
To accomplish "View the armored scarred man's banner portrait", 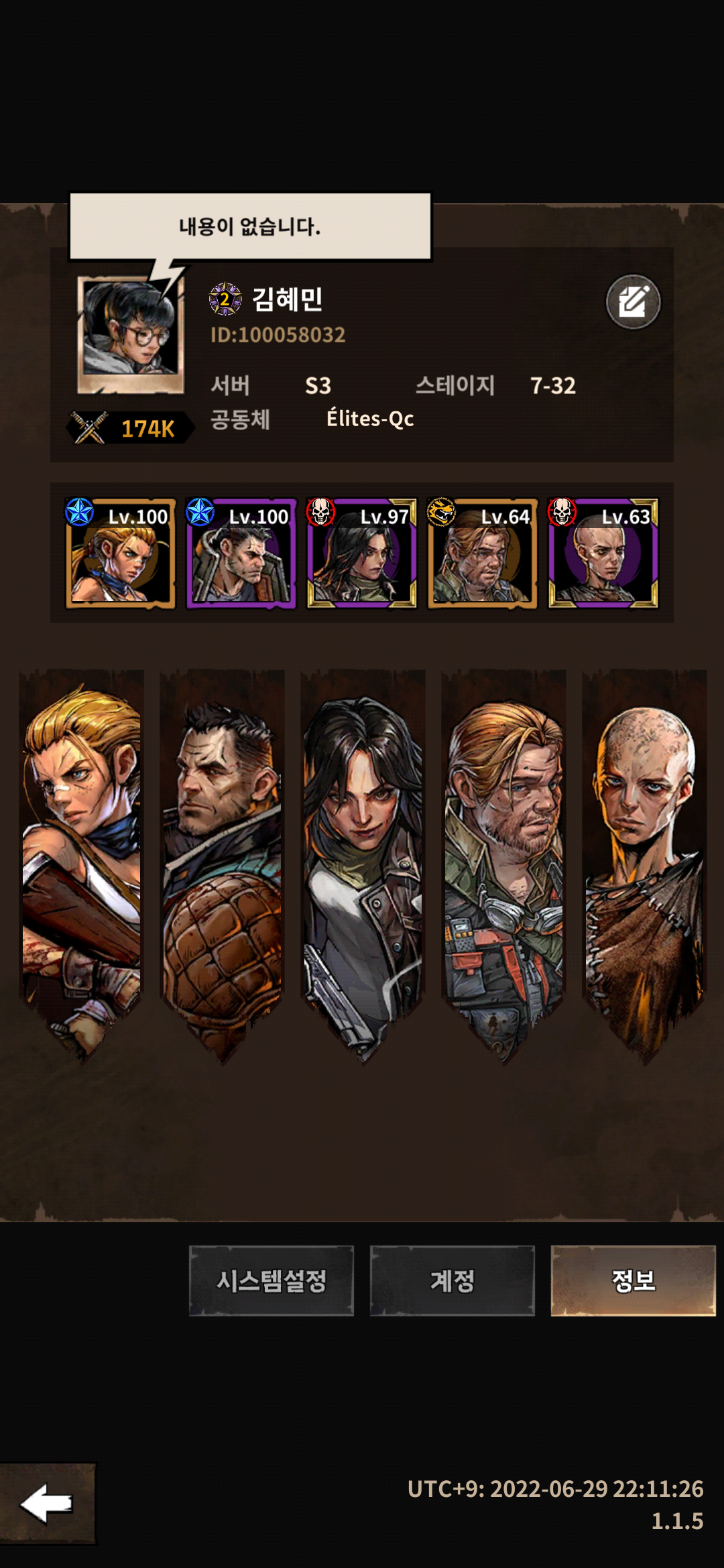I will 223,858.
